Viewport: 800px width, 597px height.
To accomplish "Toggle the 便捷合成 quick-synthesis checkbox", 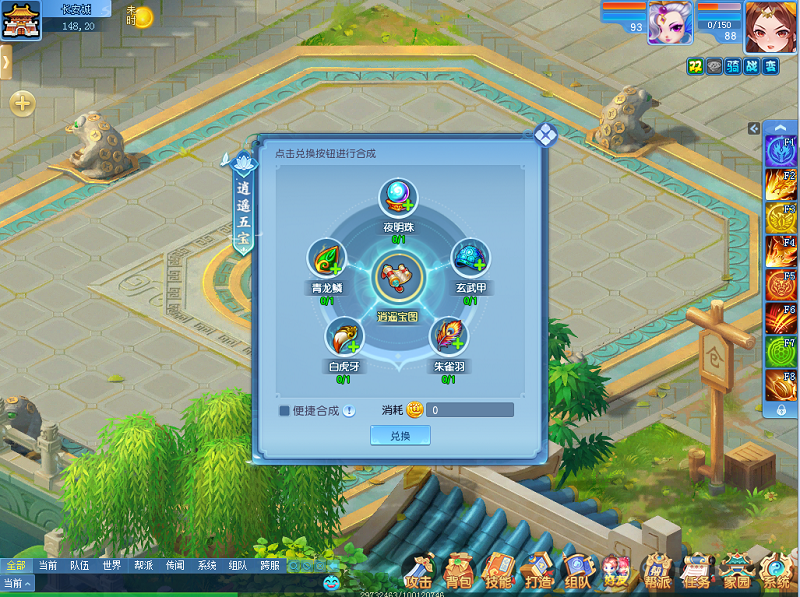I will click(284, 410).
